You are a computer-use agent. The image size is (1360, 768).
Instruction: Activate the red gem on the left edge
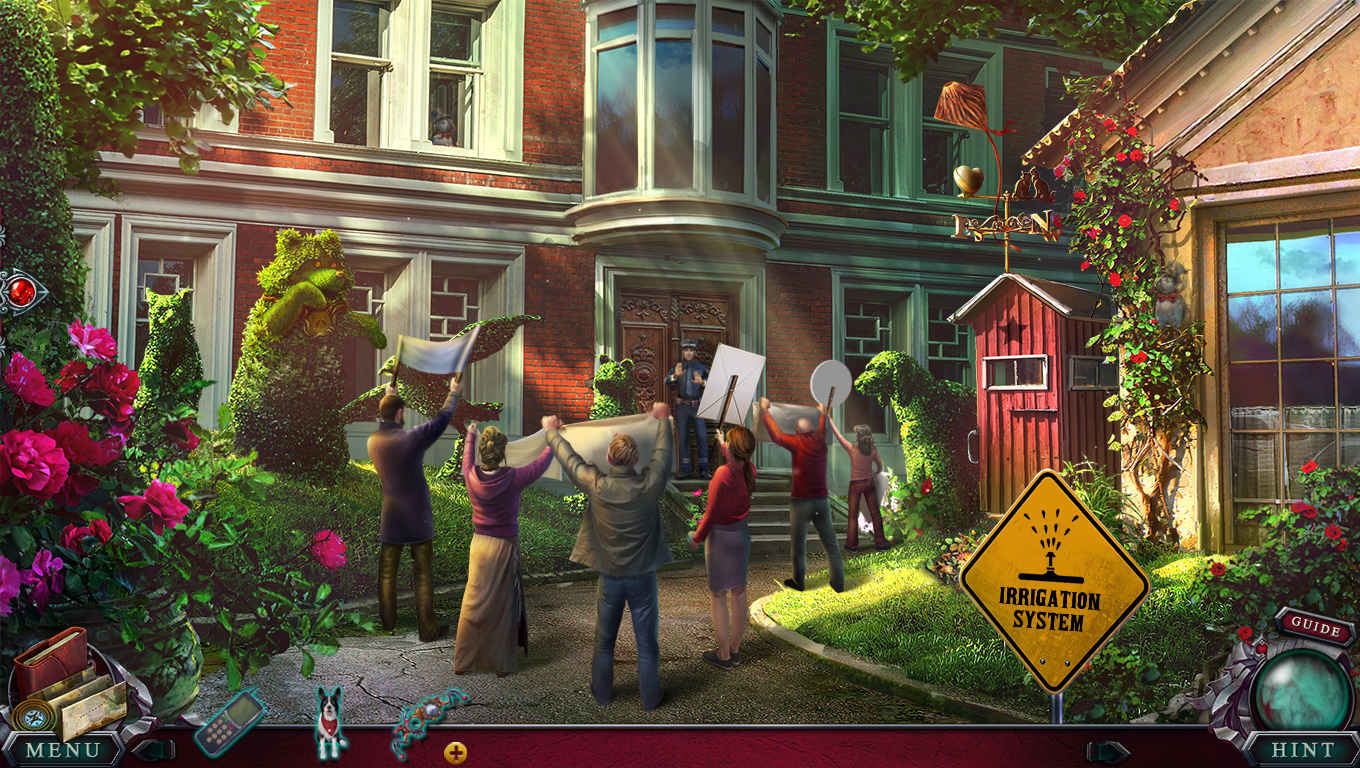[21, 292]
